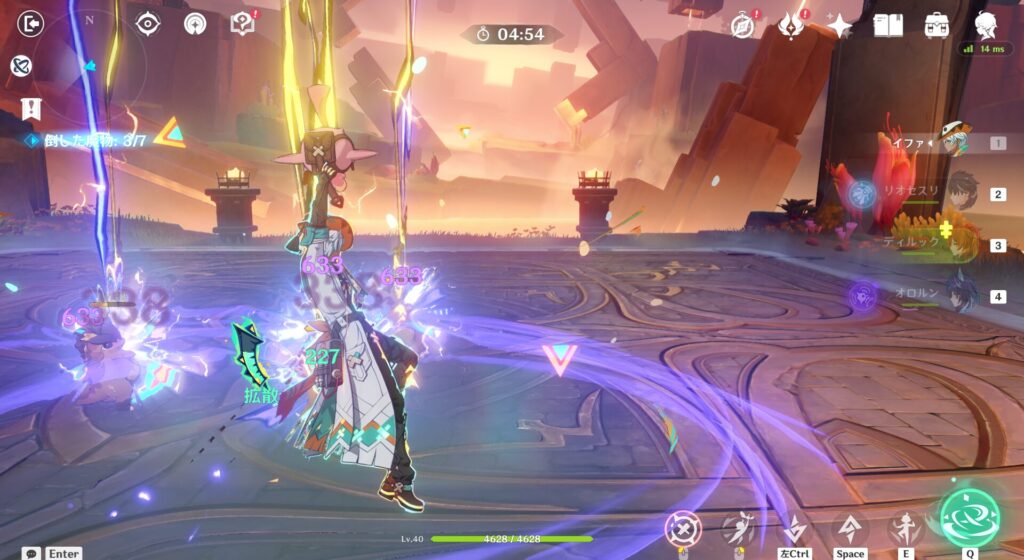The width and height of the screenshot is (1024, 560).
Task: Open the eye-shaped view icon
Action: point(147,24)
